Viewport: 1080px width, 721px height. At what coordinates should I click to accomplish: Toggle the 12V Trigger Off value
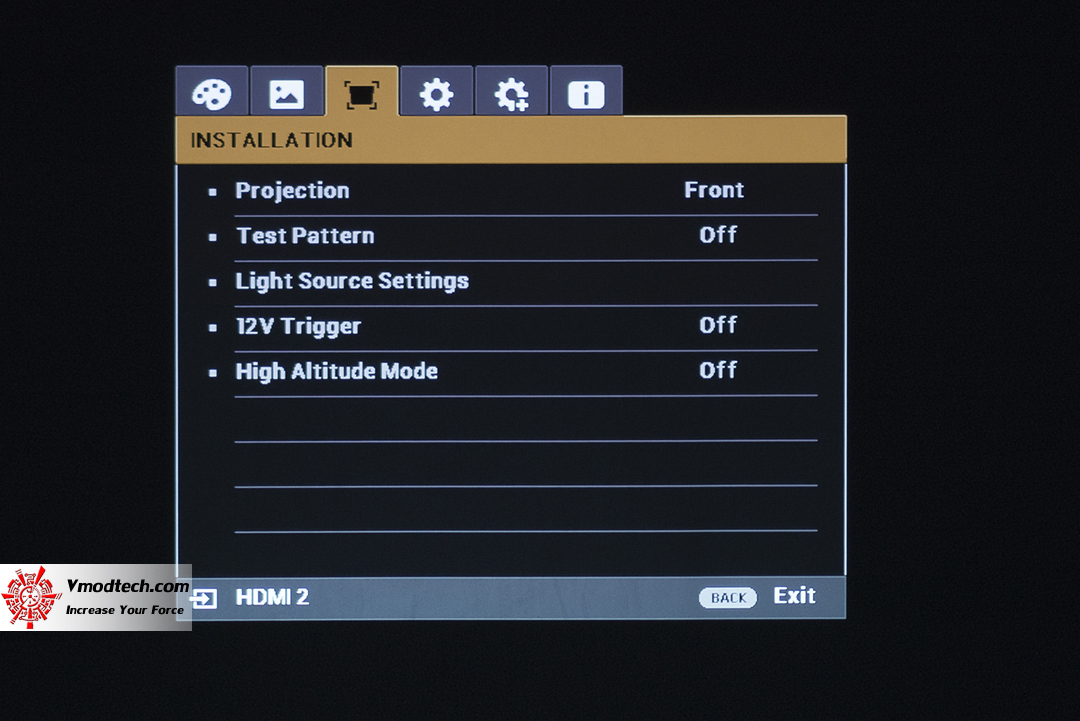click(718, 325)
